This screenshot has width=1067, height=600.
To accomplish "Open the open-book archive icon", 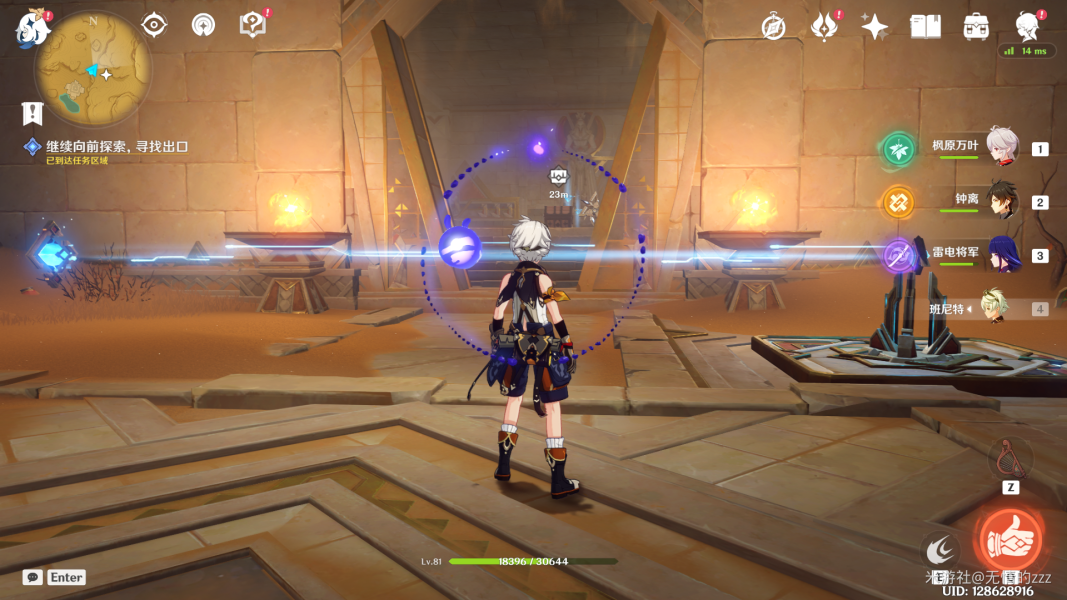I will pos(925,27).
